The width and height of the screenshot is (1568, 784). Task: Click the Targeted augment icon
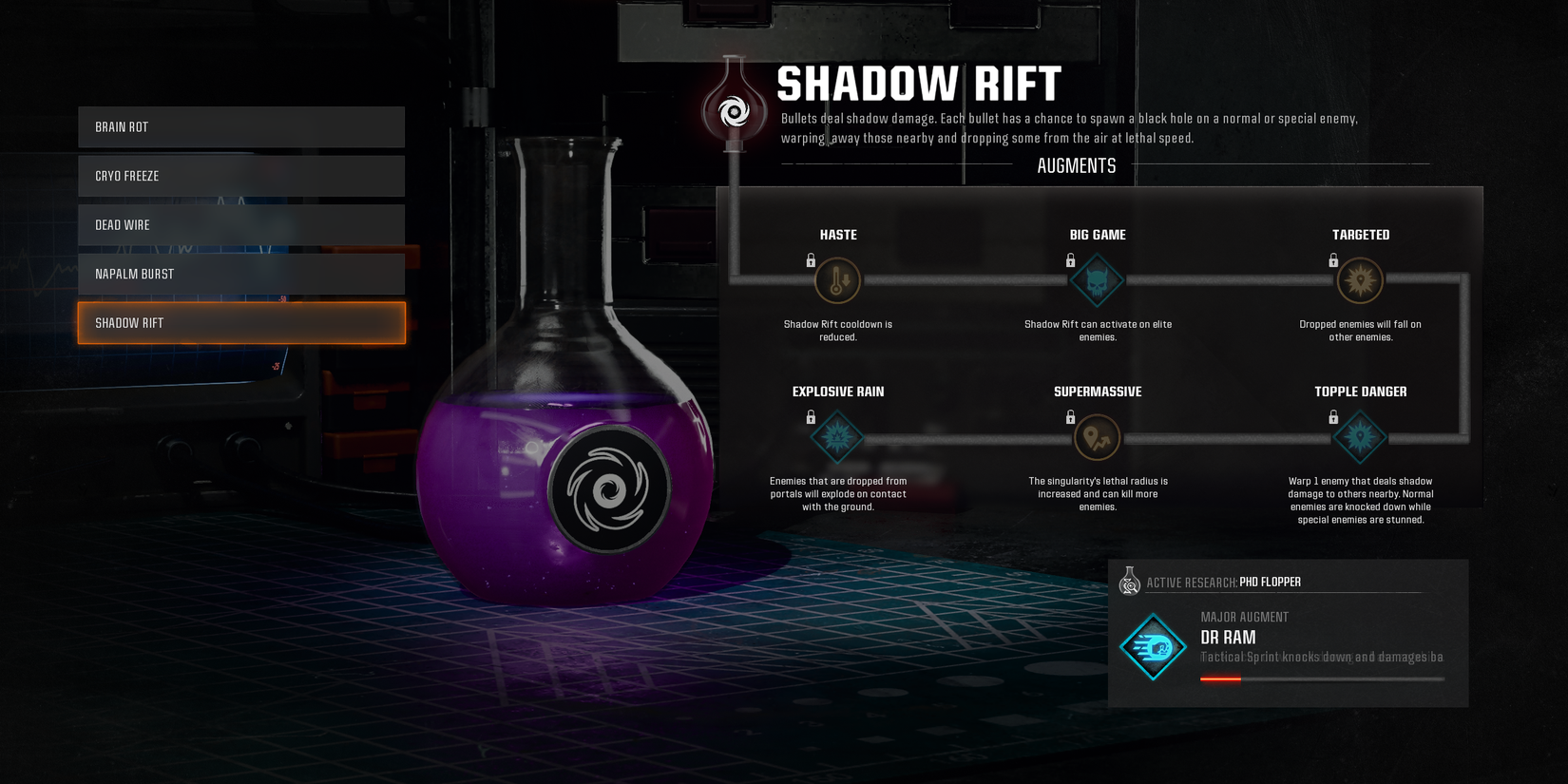coord(1361,280)
